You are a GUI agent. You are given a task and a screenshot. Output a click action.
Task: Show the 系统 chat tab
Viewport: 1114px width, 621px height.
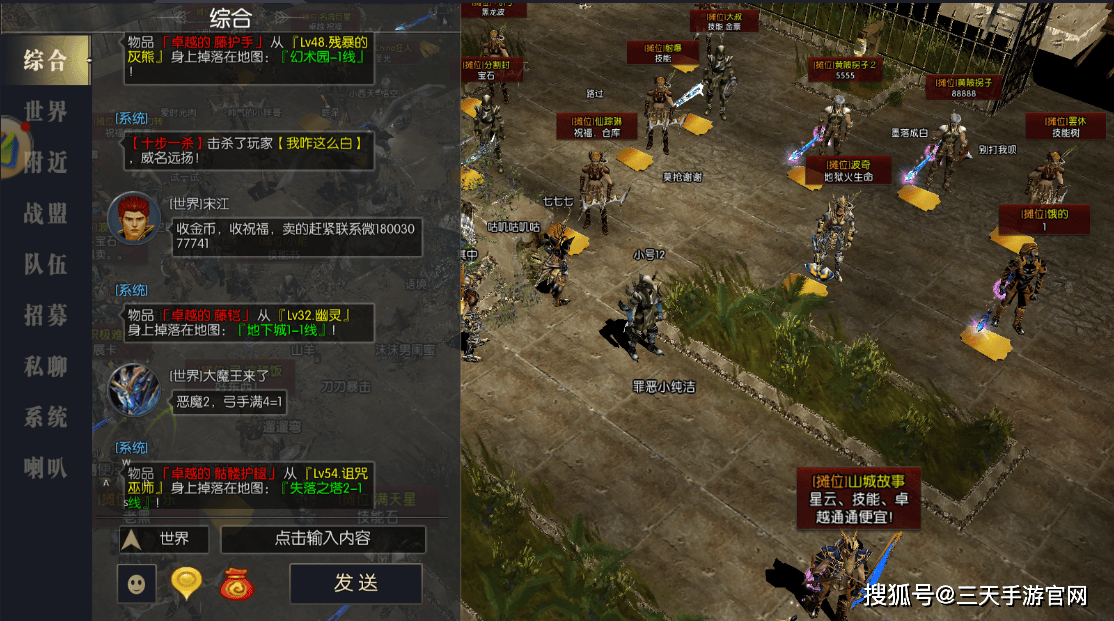pos(46,417)
